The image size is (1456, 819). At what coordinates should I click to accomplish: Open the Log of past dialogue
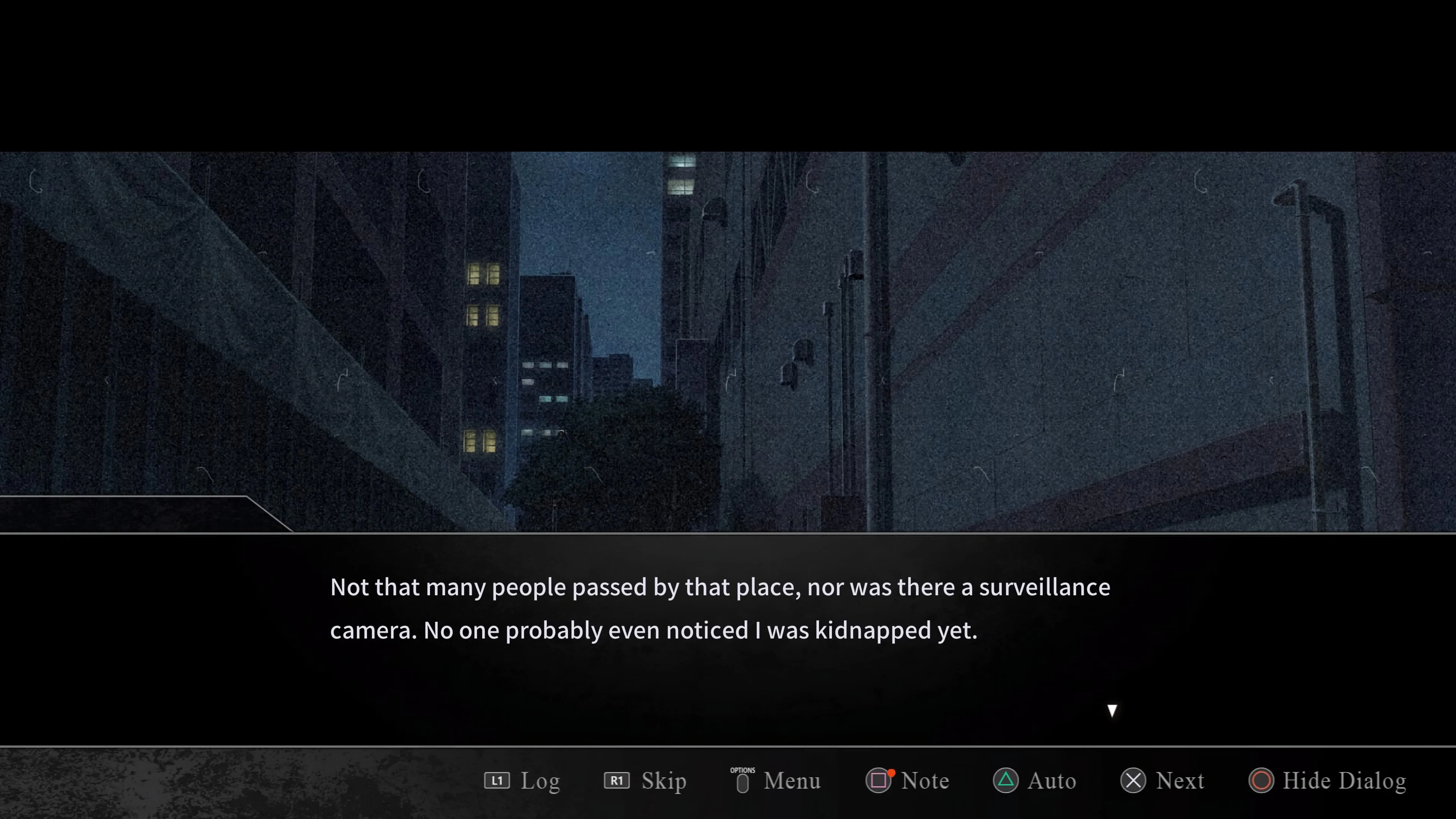[540, 781]
